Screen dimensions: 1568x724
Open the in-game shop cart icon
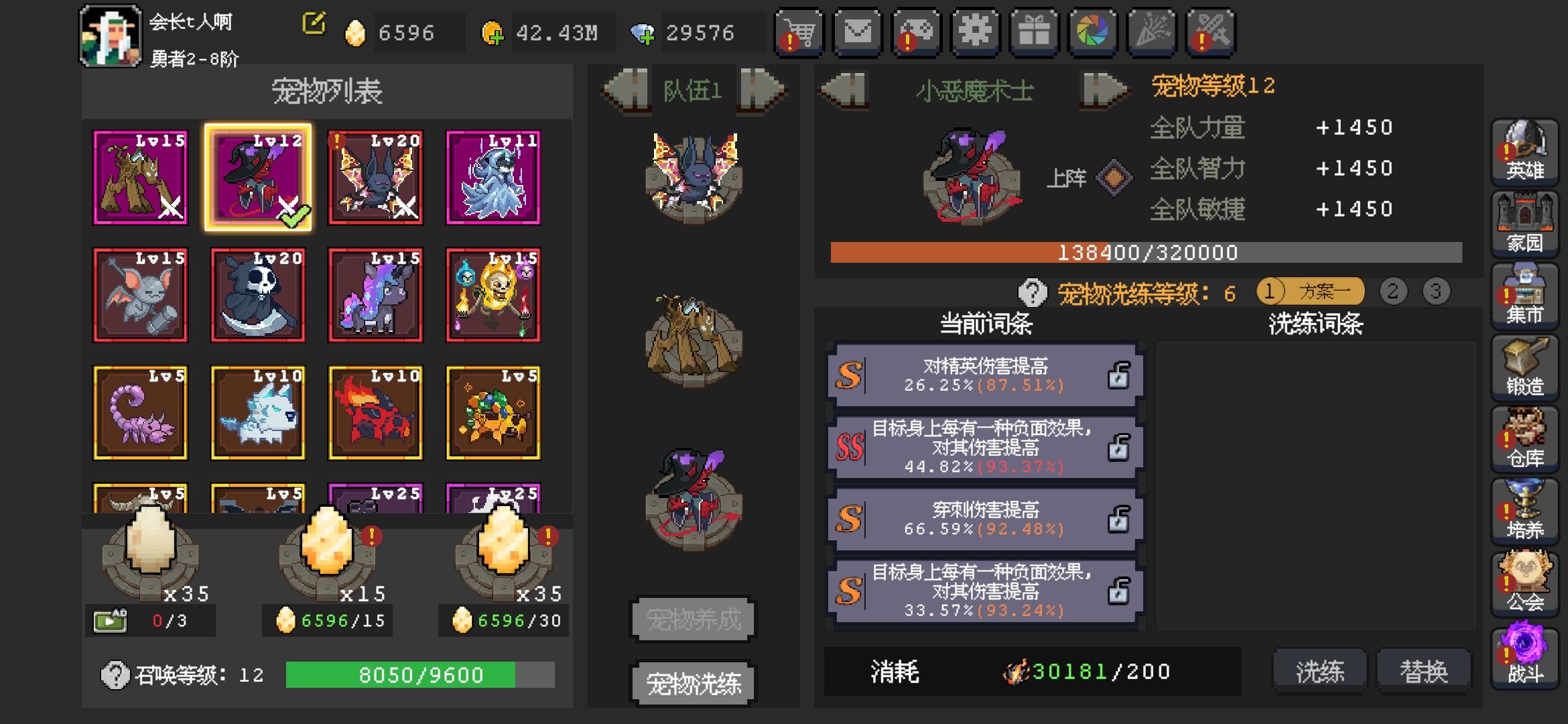(x=799, y=32)
